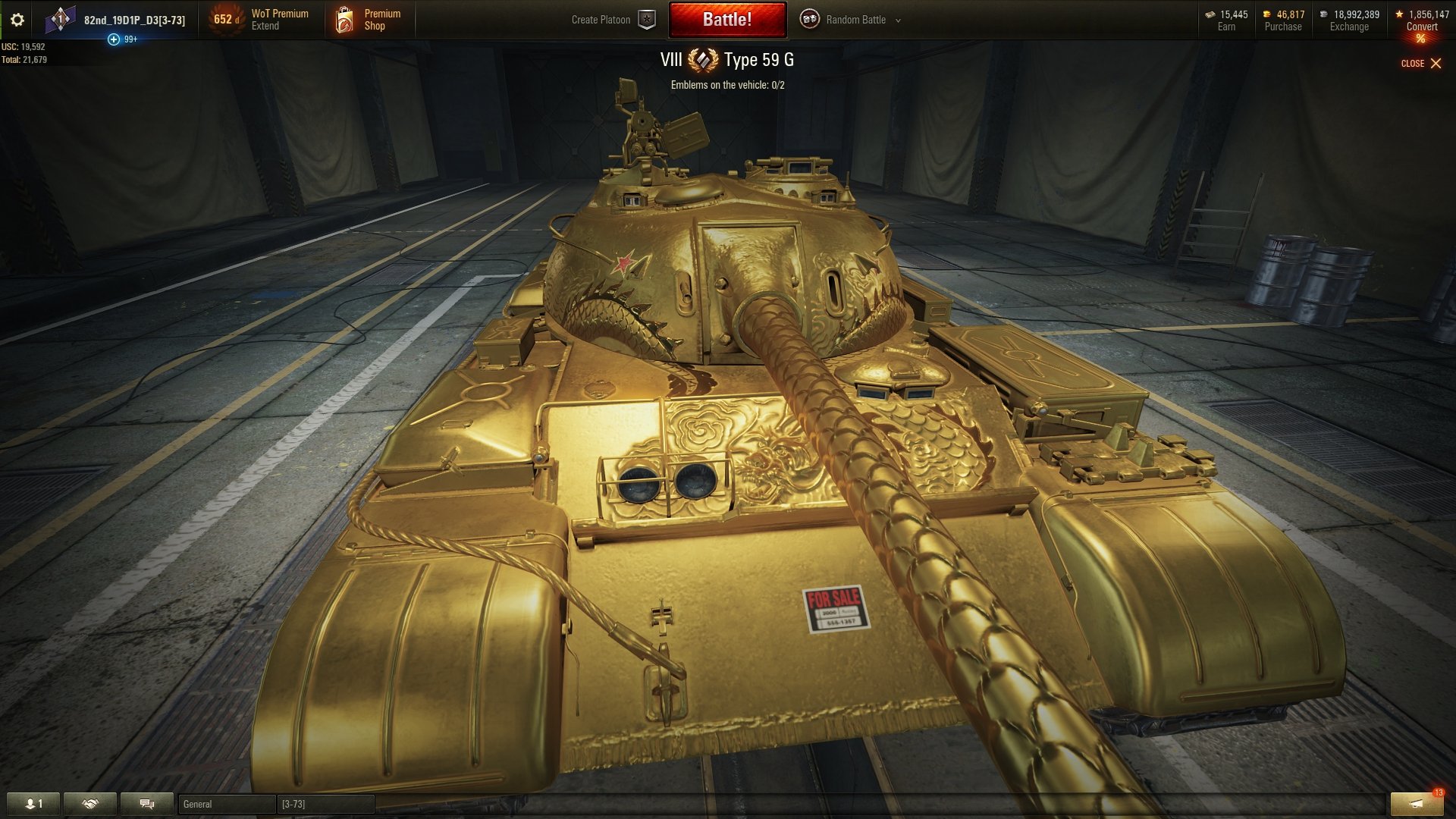1456x819 pixels.
Task: Show the chat channels button
Action: click(x=147, y=804)
